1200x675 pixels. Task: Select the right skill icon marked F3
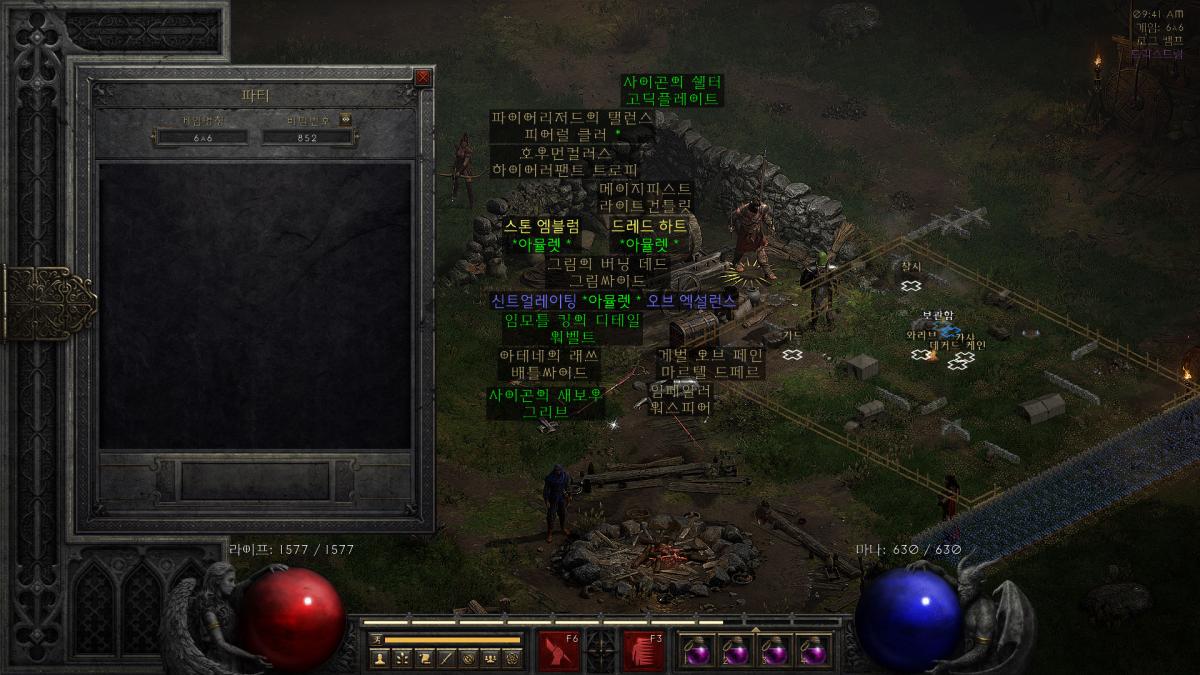pos(642,651)
